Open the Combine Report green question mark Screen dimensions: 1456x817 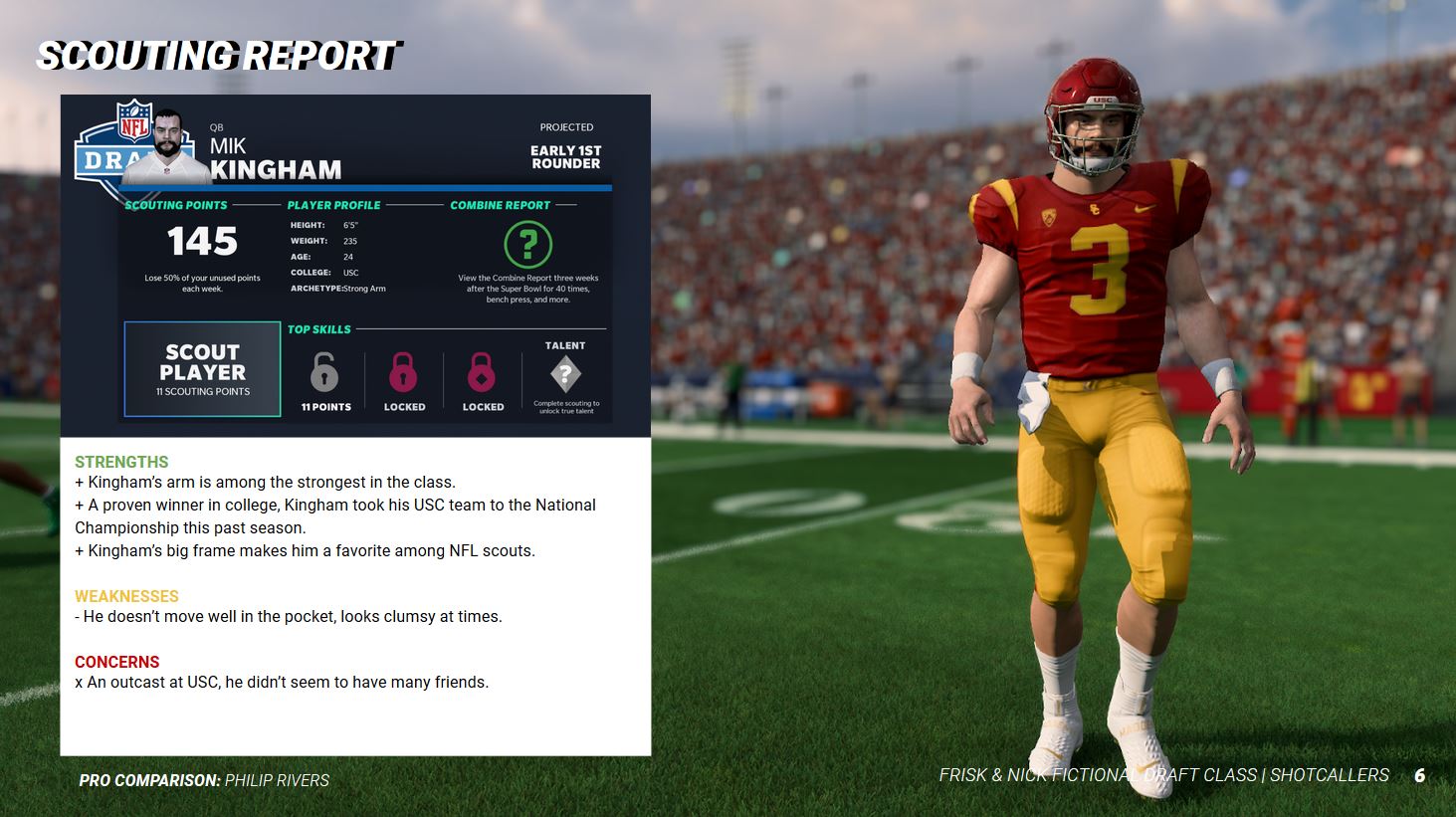pos(527,244)
